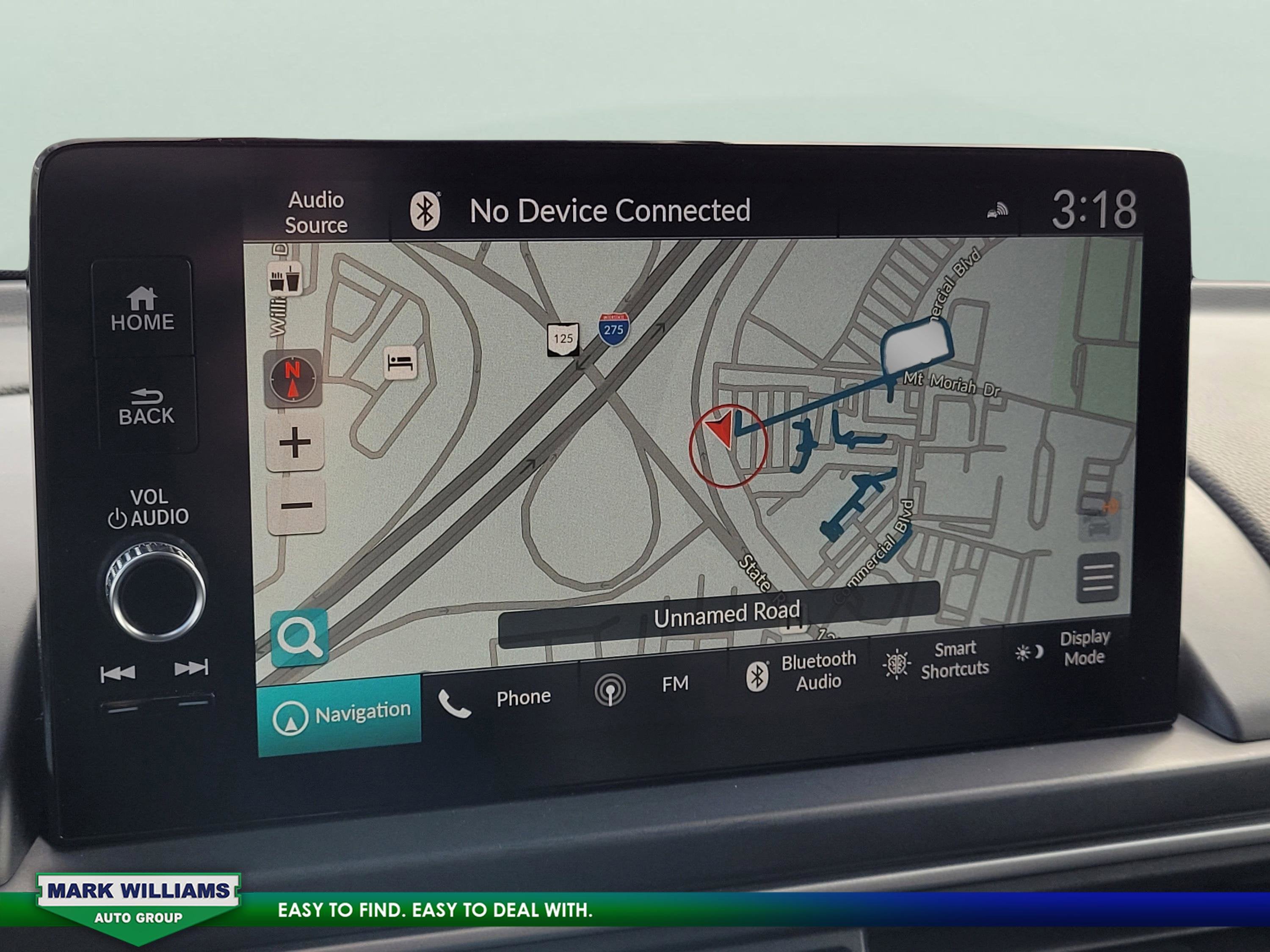
Task: Open Smart Shortcuts
Action: pyautogui.click(x=936, y=660)
